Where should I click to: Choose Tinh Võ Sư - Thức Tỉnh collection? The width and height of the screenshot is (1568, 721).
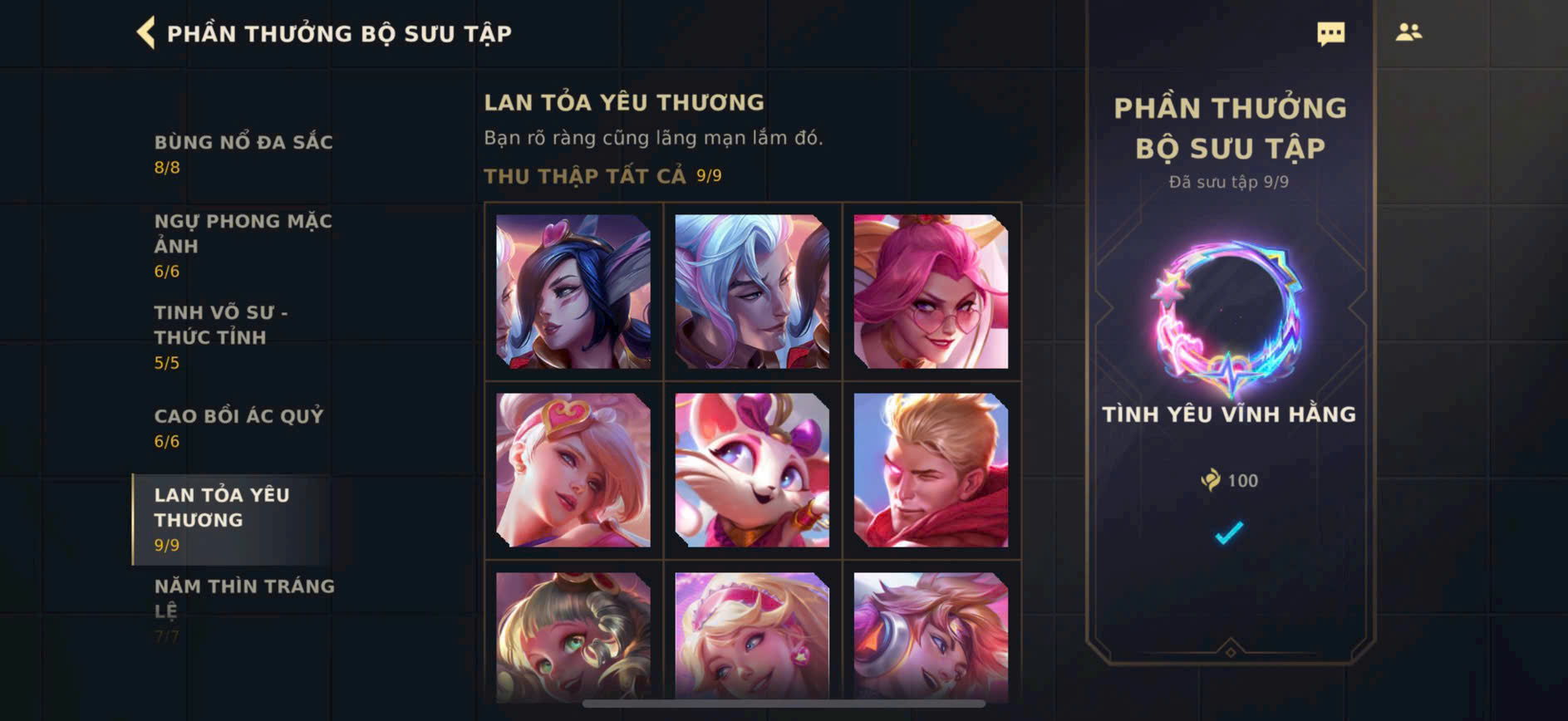pyautogui.click(x=221, y=336)
